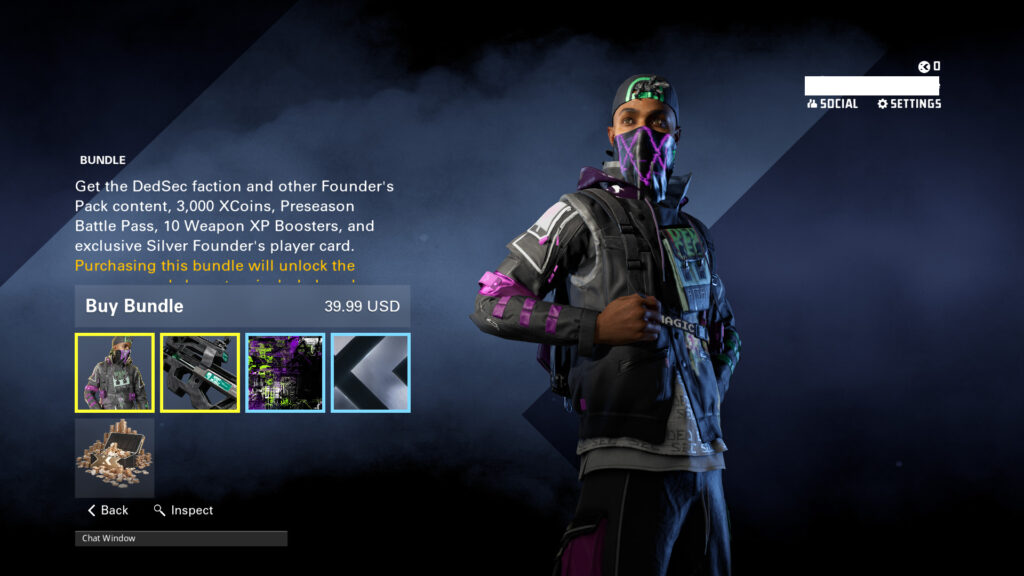
Task: Inspect the selected bundle item
Action: tap(184, 510)
